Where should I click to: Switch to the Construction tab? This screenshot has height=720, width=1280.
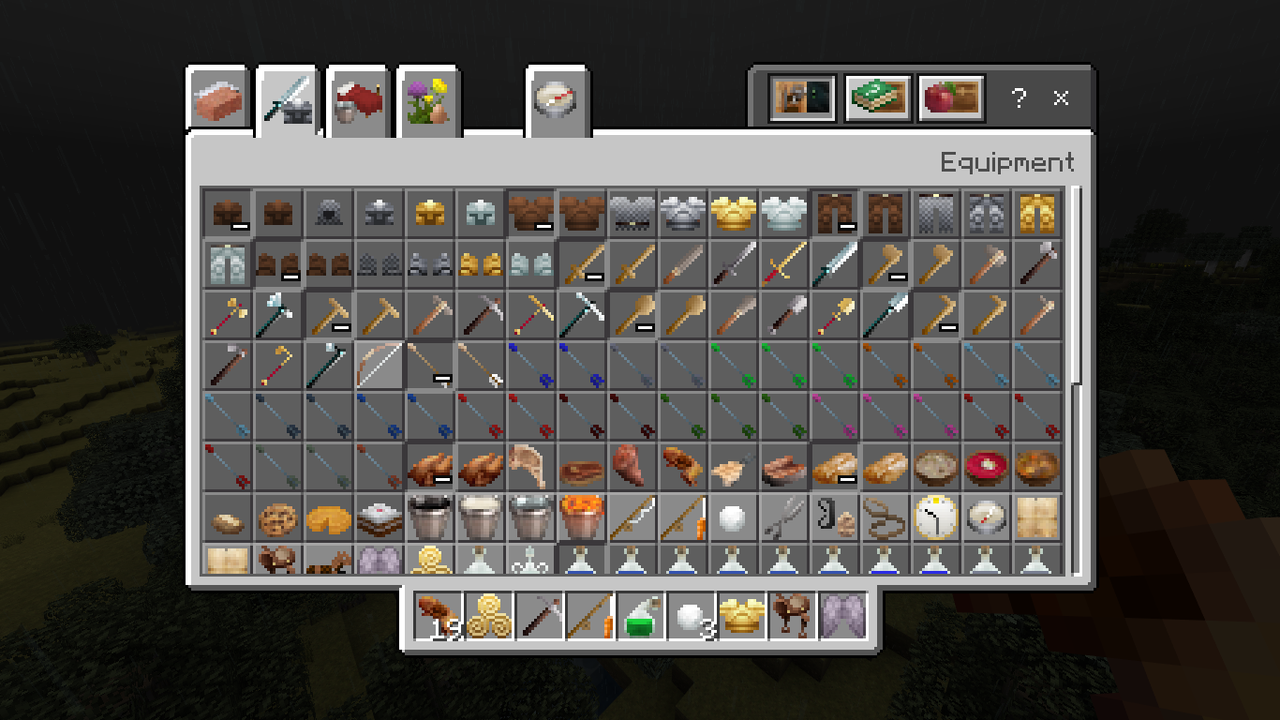tap(216, 99)
